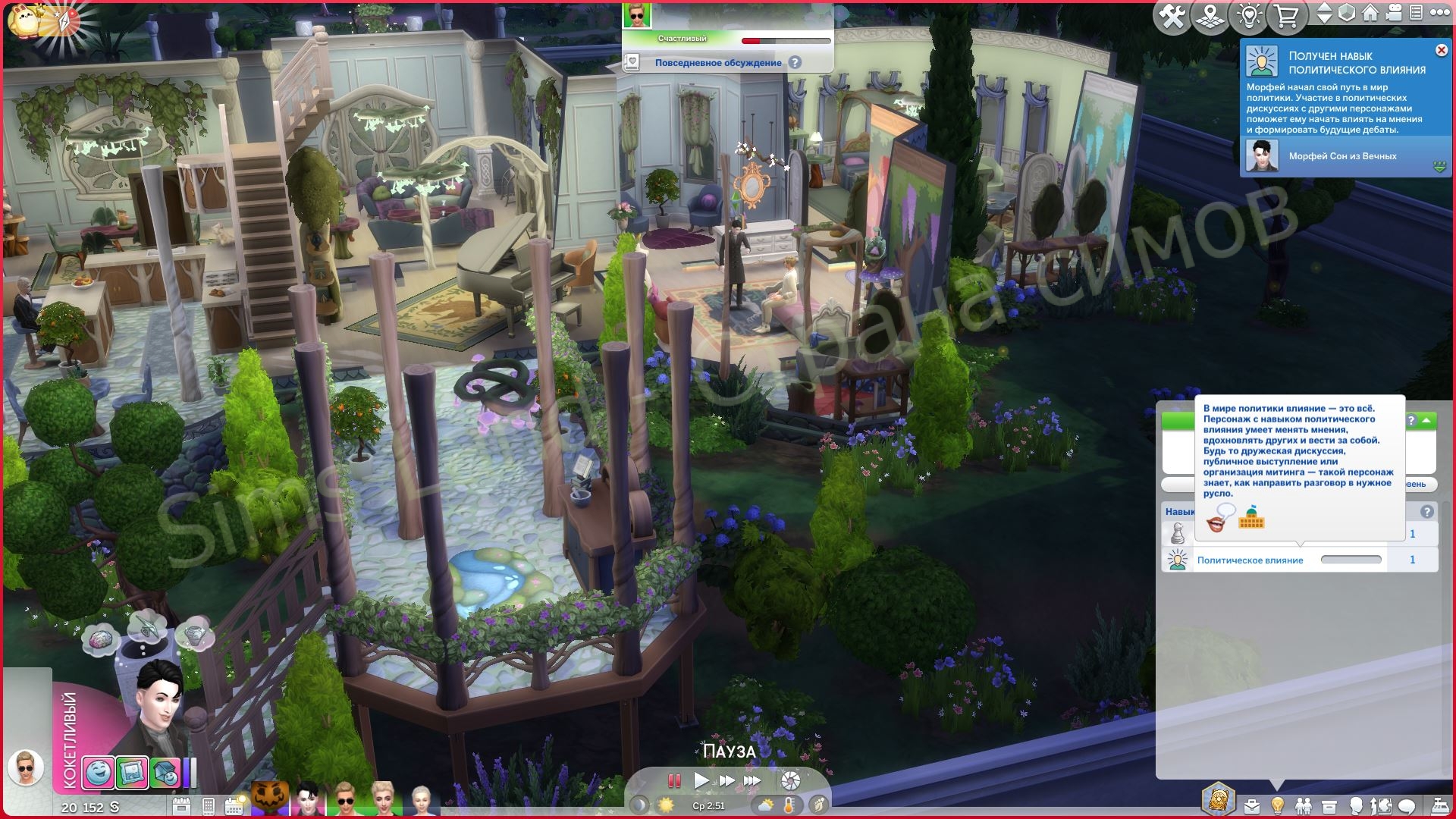Click the Повседневное обсуждение conversation label
1456x819 pixels.
click(717, 63)
